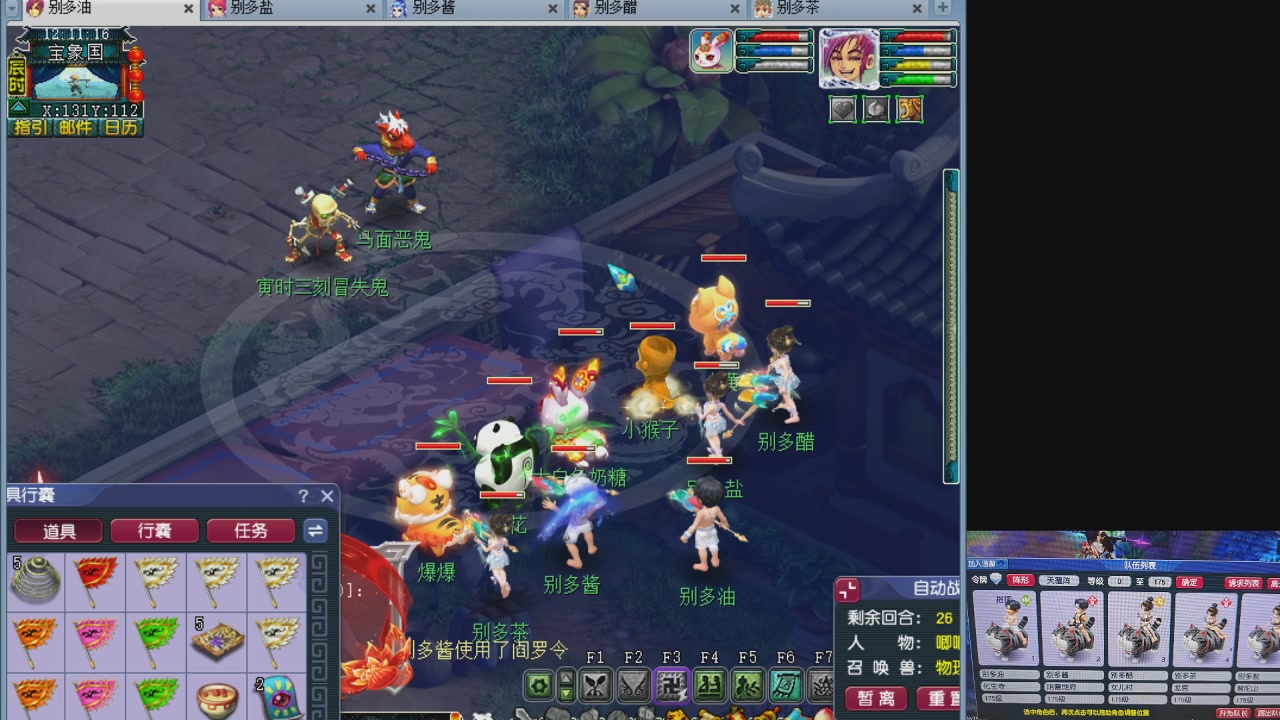The image size is (1280, 720).
Task: Select the pagoda item icon in the inventory grid
Action: 33,583
